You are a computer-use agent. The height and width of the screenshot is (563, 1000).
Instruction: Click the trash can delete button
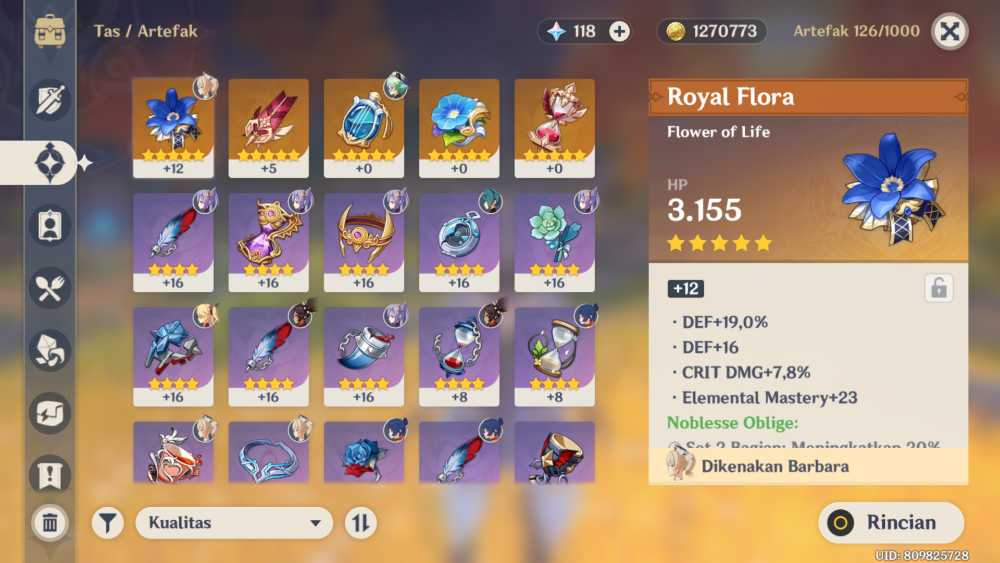50,522
